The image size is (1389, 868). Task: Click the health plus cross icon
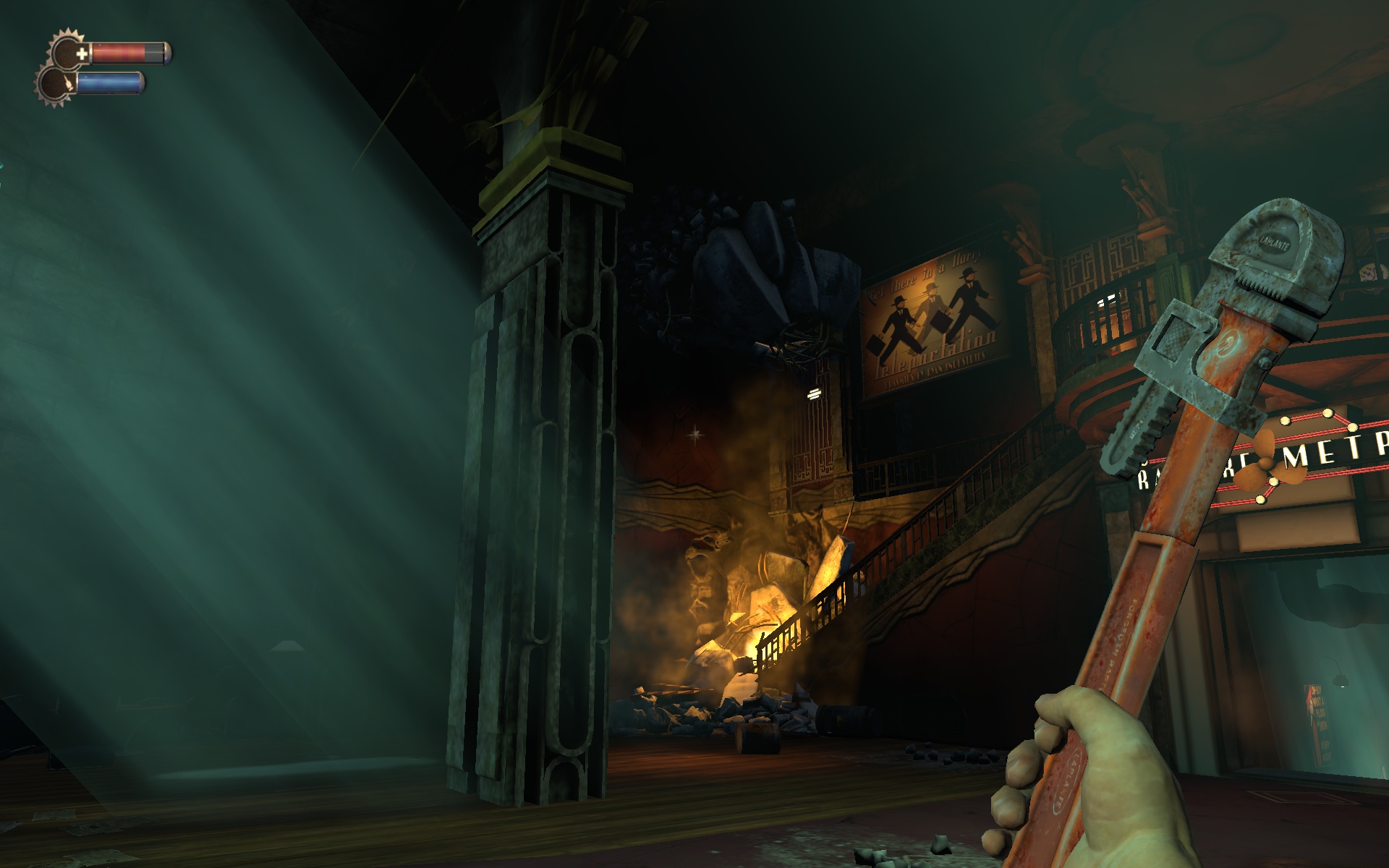pos(82,53)
